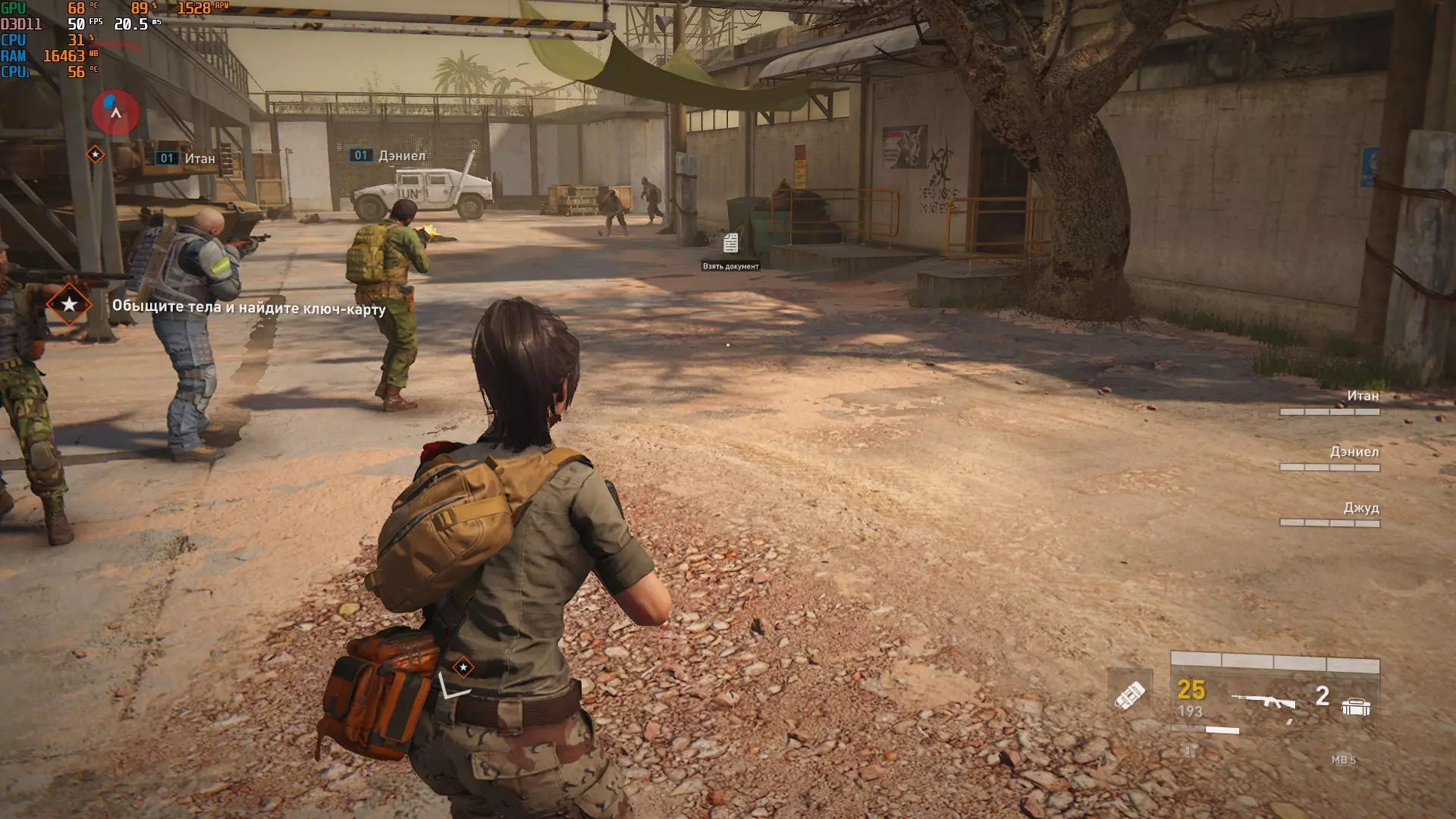Click the small objective waypoint diamond near the radar
Viewport: 1456px width, 819px height.
(96, 155)
